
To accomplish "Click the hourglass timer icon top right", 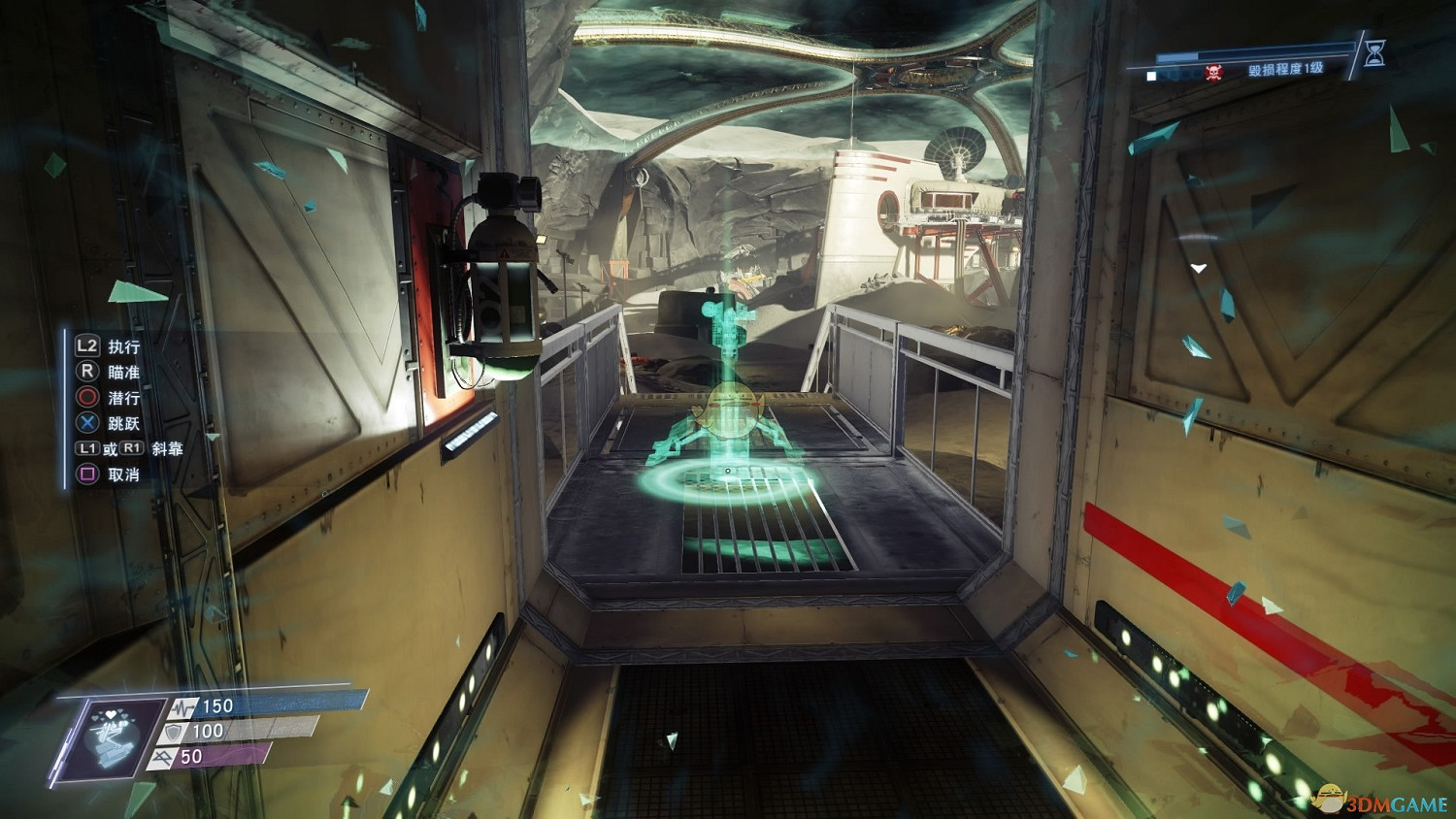I will click(1374, 54).
